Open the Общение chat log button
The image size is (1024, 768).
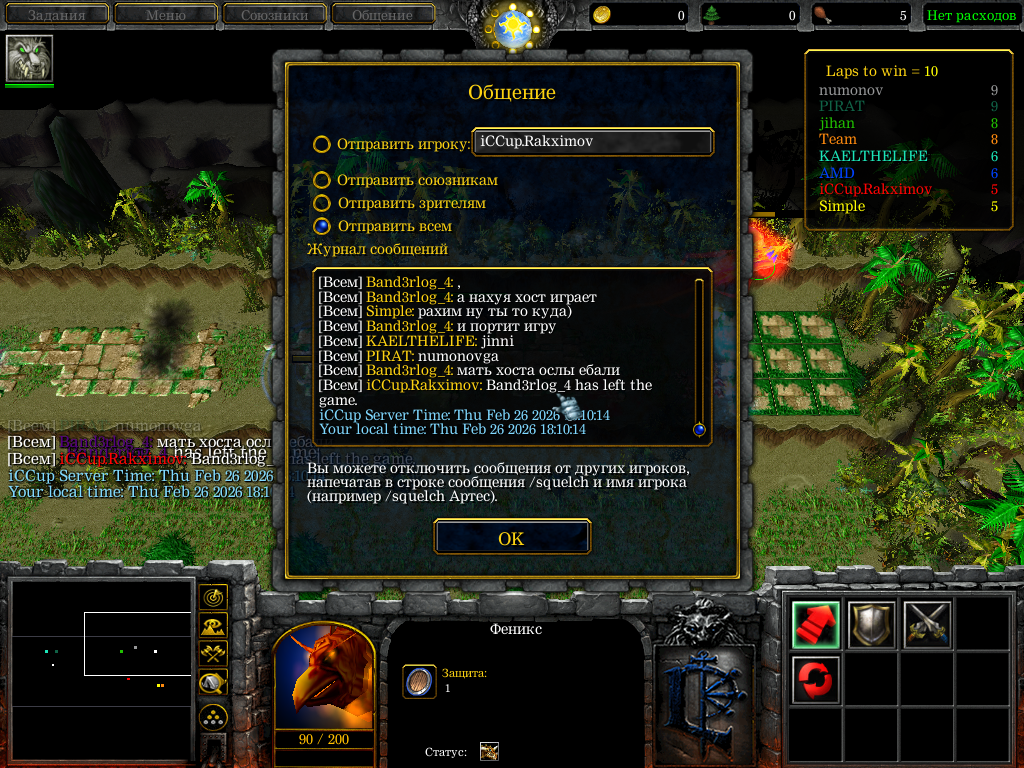click(382, 15)
